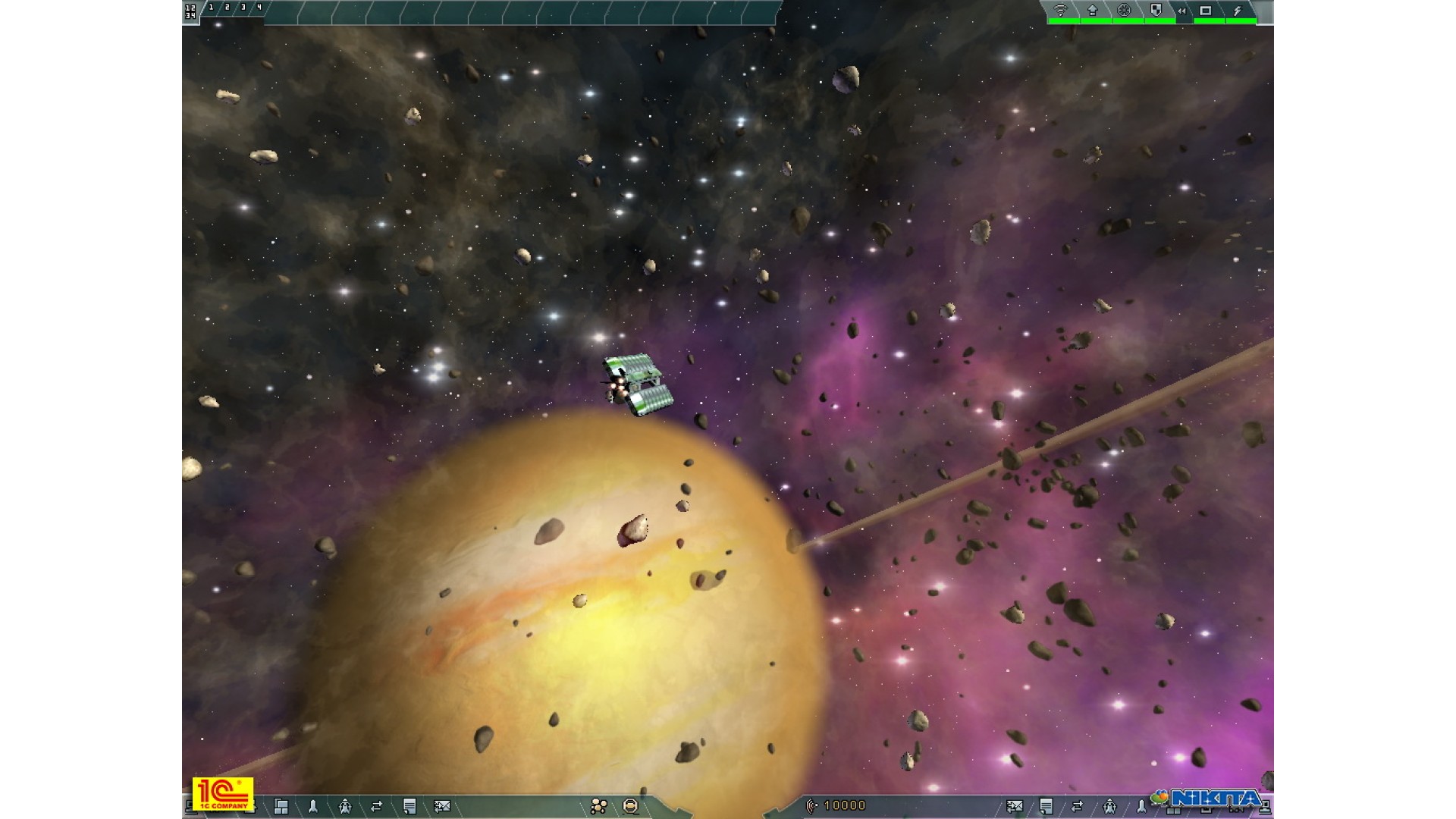Image resolution: width=1456 pixels, height=819 pixels.
Task: Click the right-side swap arrows icon
Action: pos(1078,806)
